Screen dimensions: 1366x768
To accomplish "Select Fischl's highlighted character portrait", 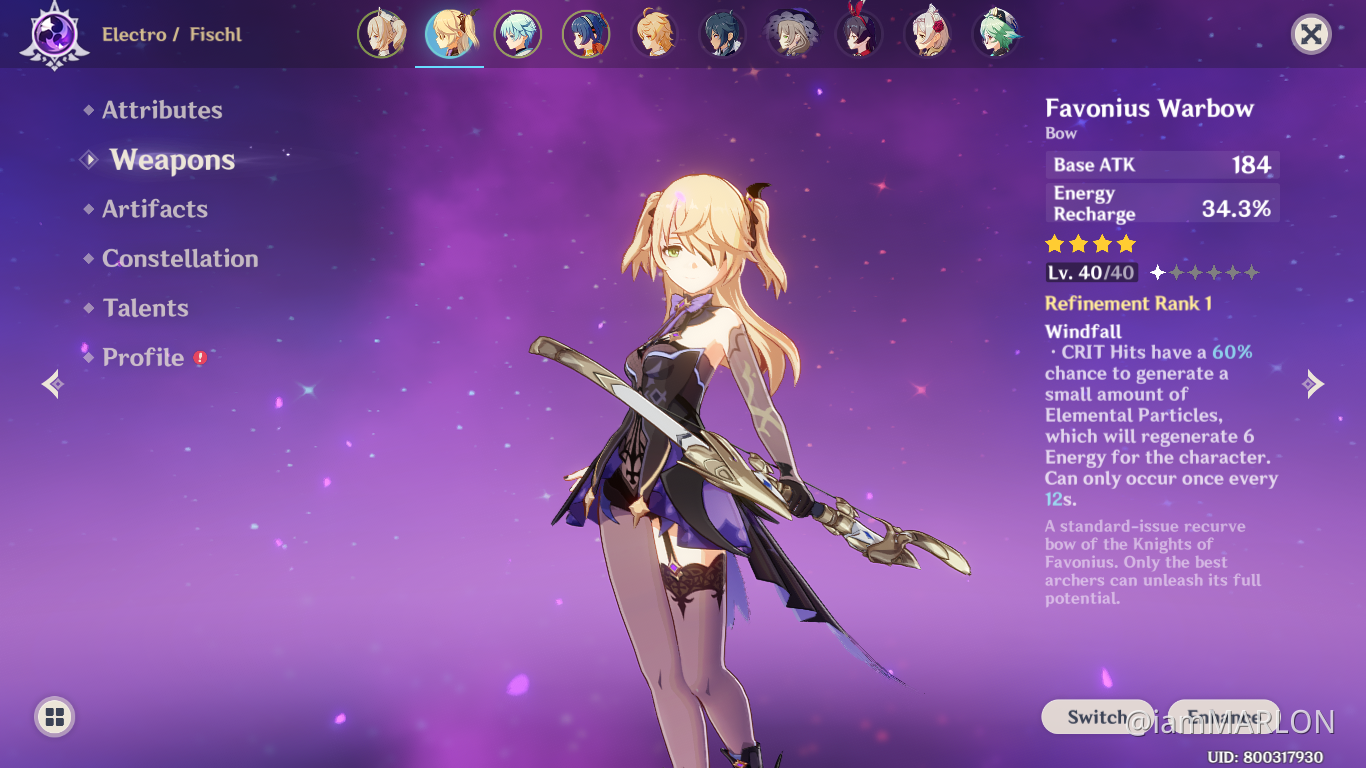I will [450, 33].
